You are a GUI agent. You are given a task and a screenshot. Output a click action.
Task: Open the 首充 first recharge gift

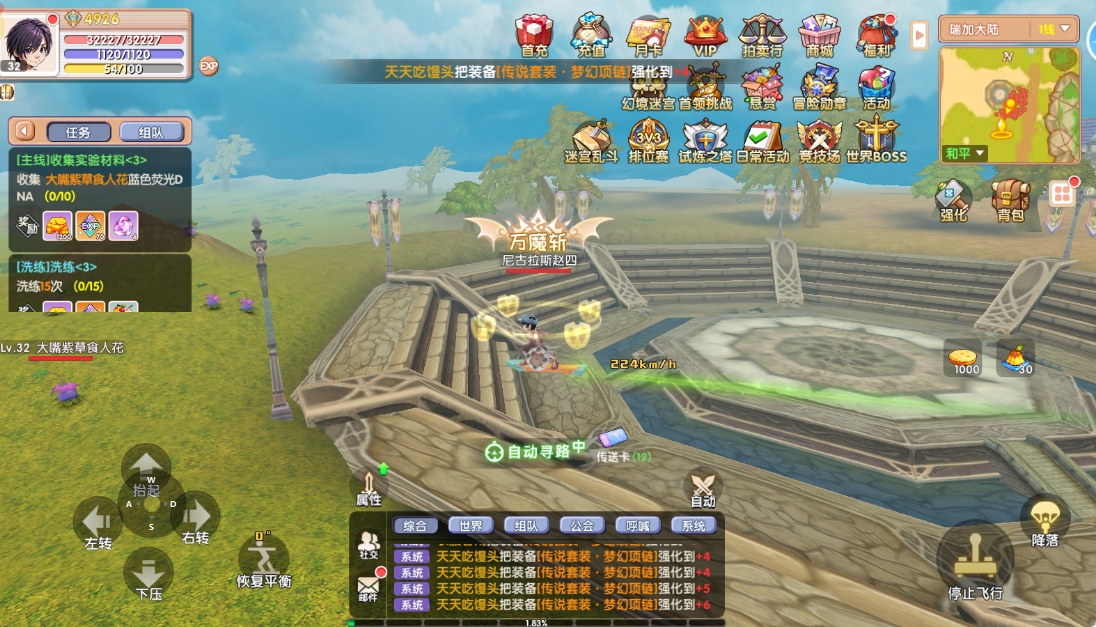(534, 35)
